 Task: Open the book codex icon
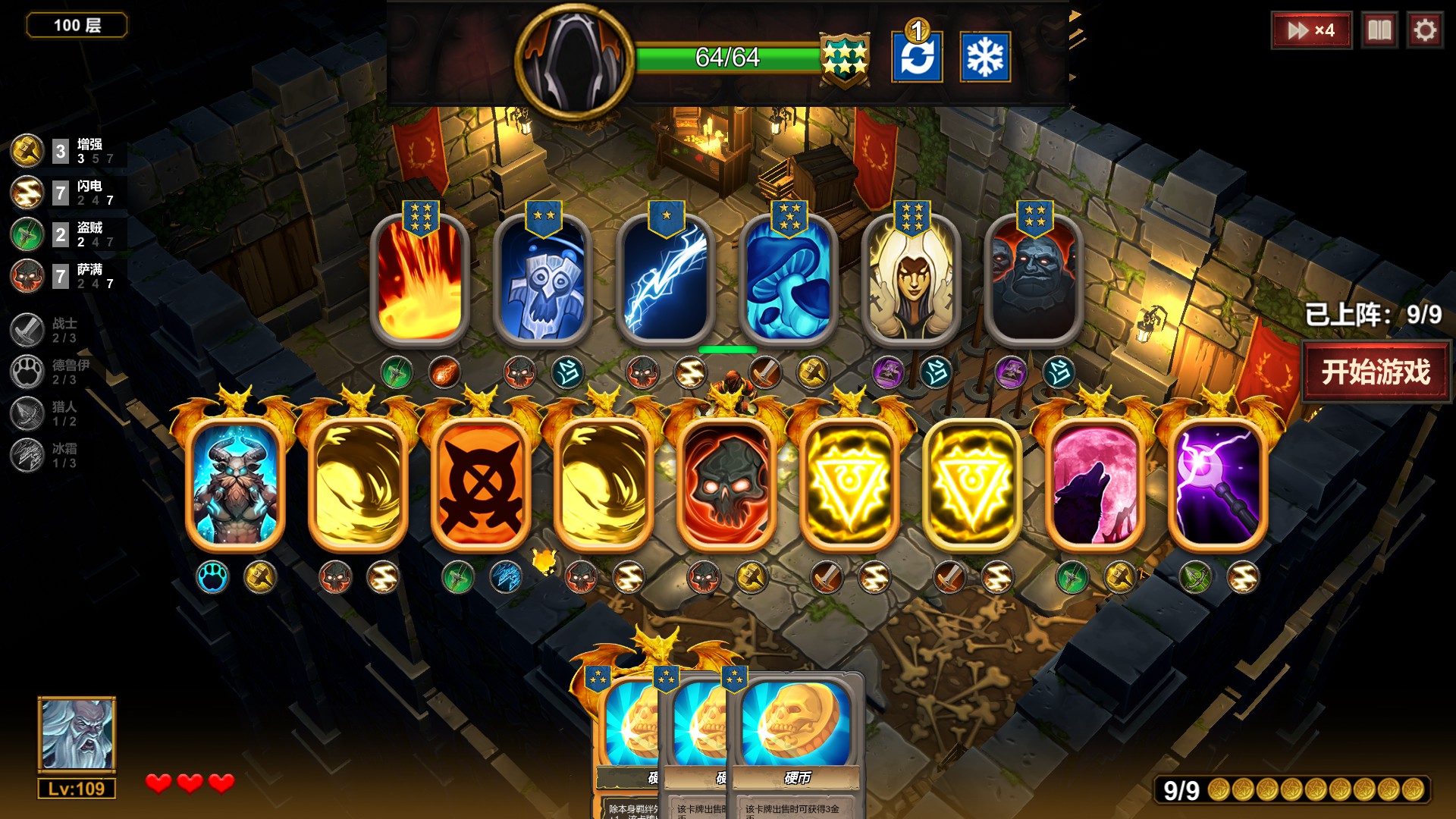tap(1379, 30)
